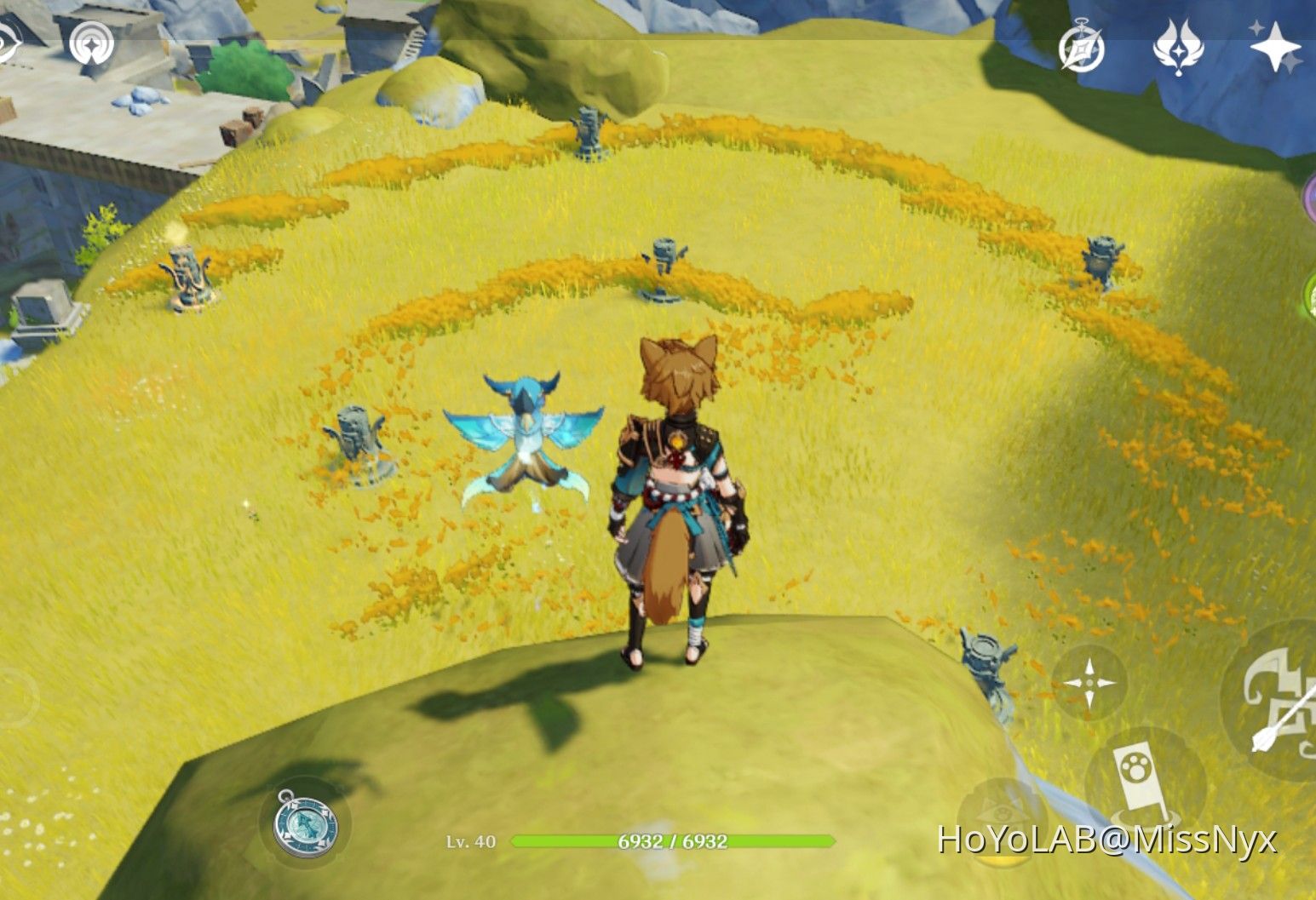
Task: Open the Wish four-pointed star icon
Action: [1274, 47]
